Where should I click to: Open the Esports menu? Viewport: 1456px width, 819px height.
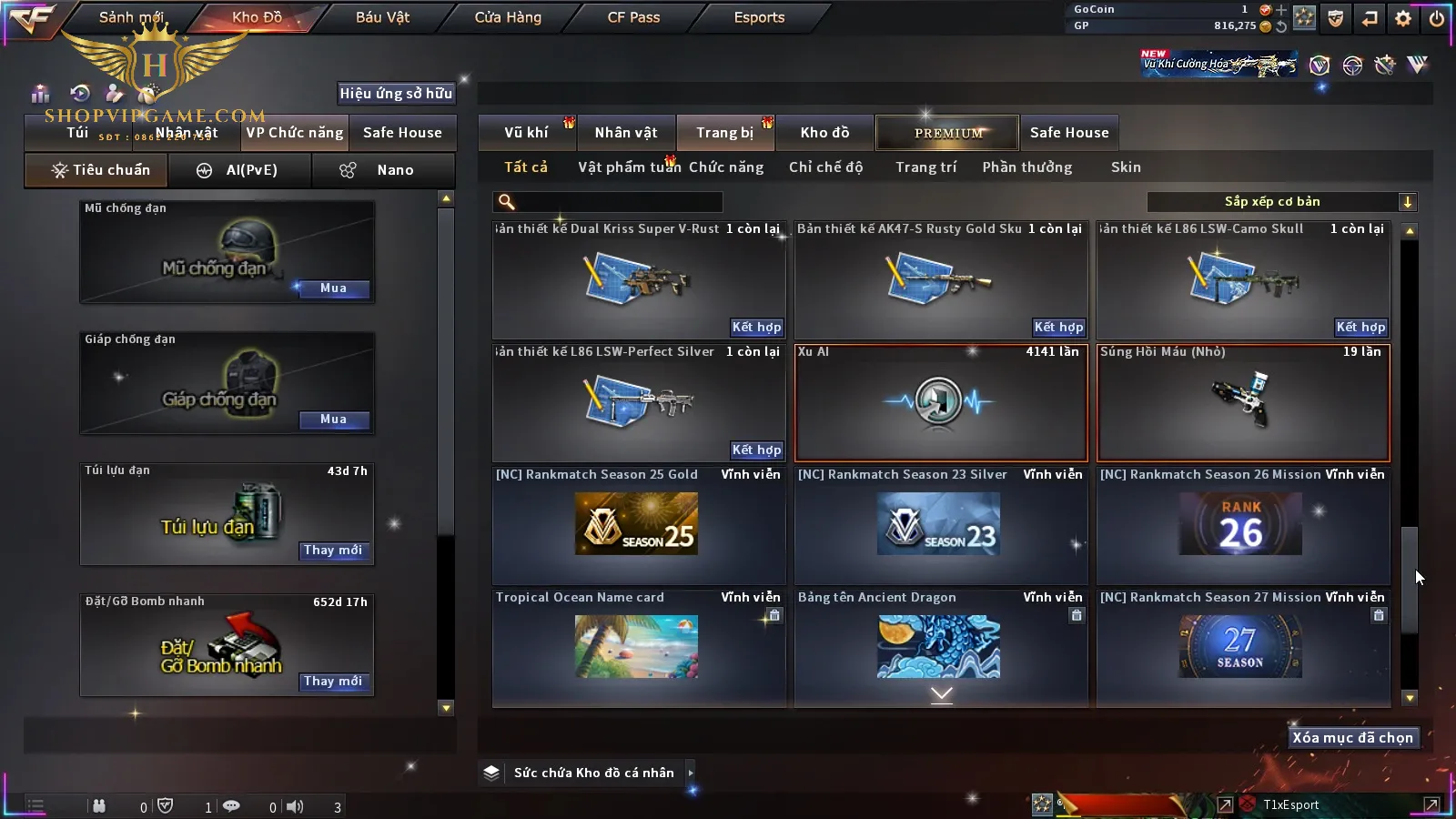tap(759, 17)
